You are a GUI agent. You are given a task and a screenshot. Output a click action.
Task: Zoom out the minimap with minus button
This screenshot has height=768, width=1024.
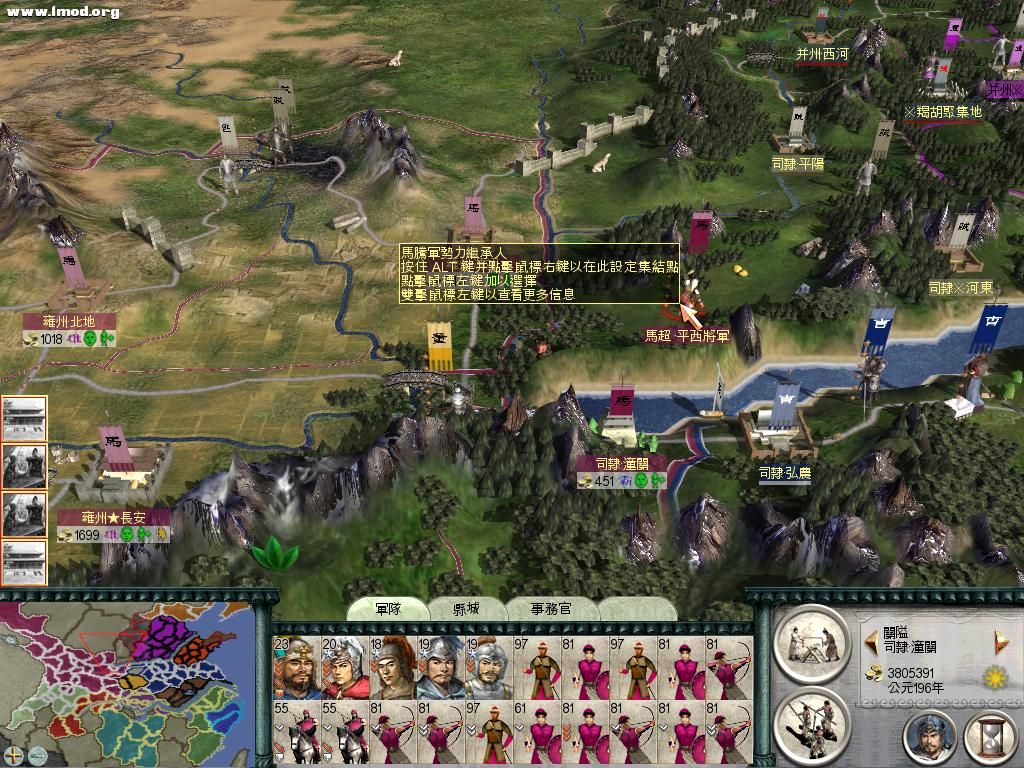(x=37, y=754)
